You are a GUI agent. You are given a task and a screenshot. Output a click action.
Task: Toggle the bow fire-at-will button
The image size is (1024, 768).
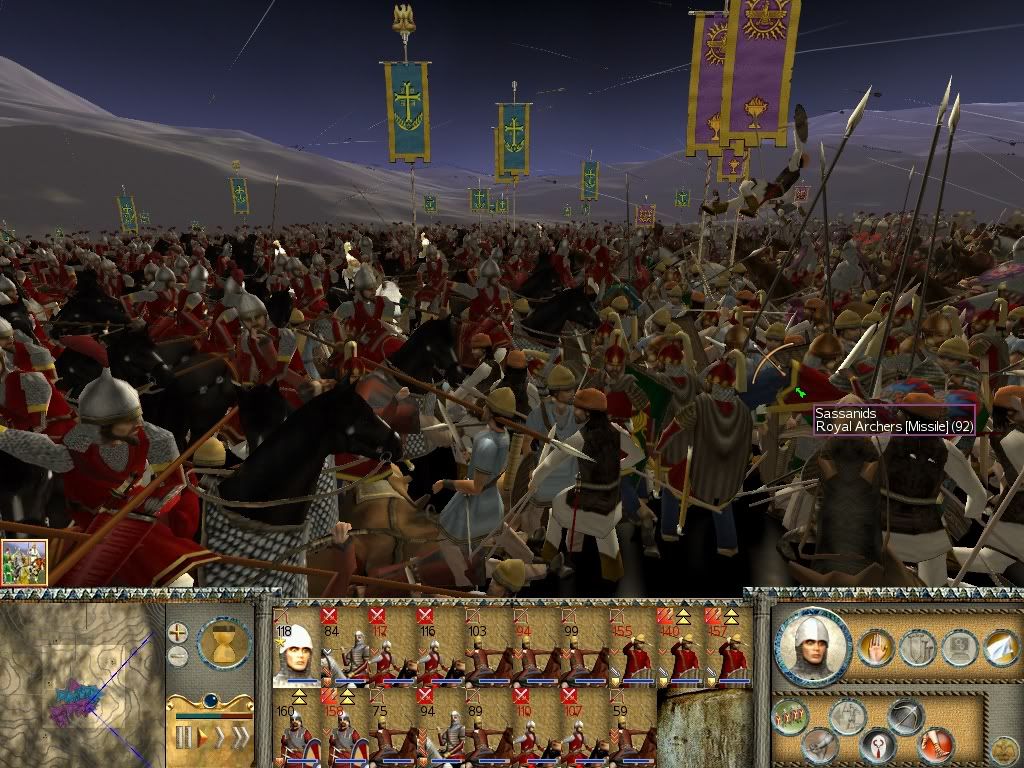point(906,715)
